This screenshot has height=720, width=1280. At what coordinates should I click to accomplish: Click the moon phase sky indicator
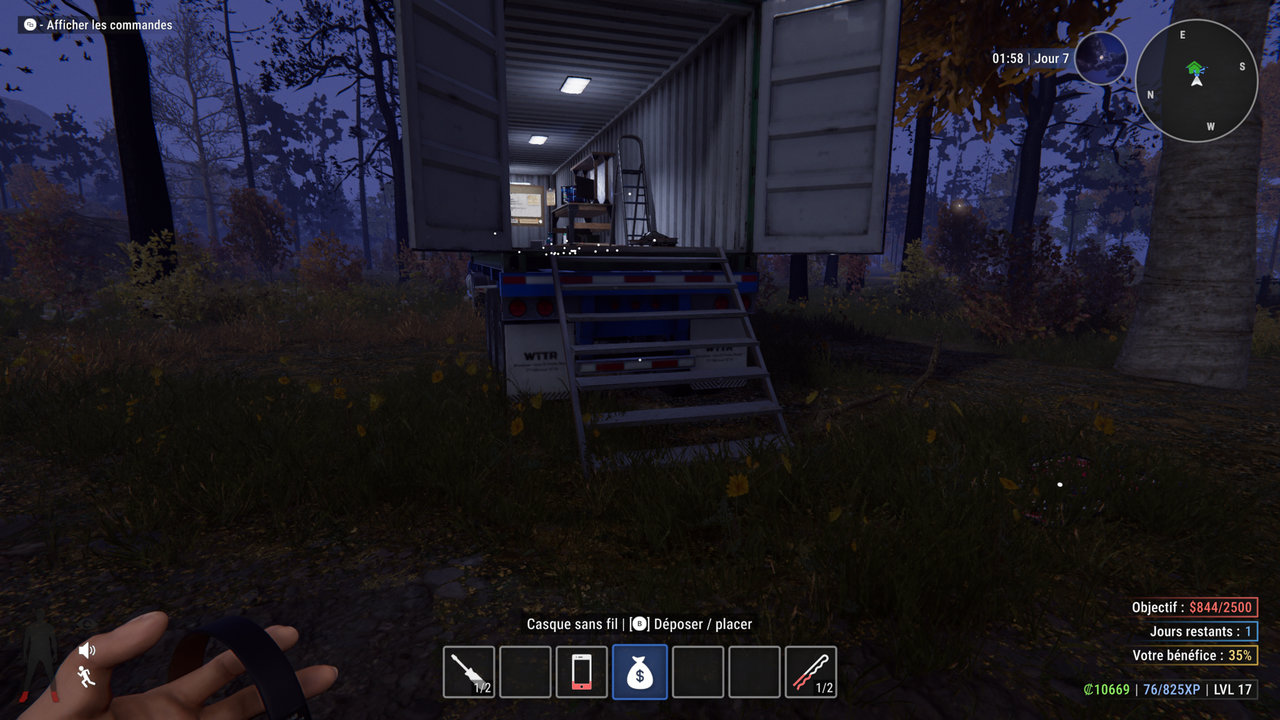pyautogui.click(x=1101, y=58)
